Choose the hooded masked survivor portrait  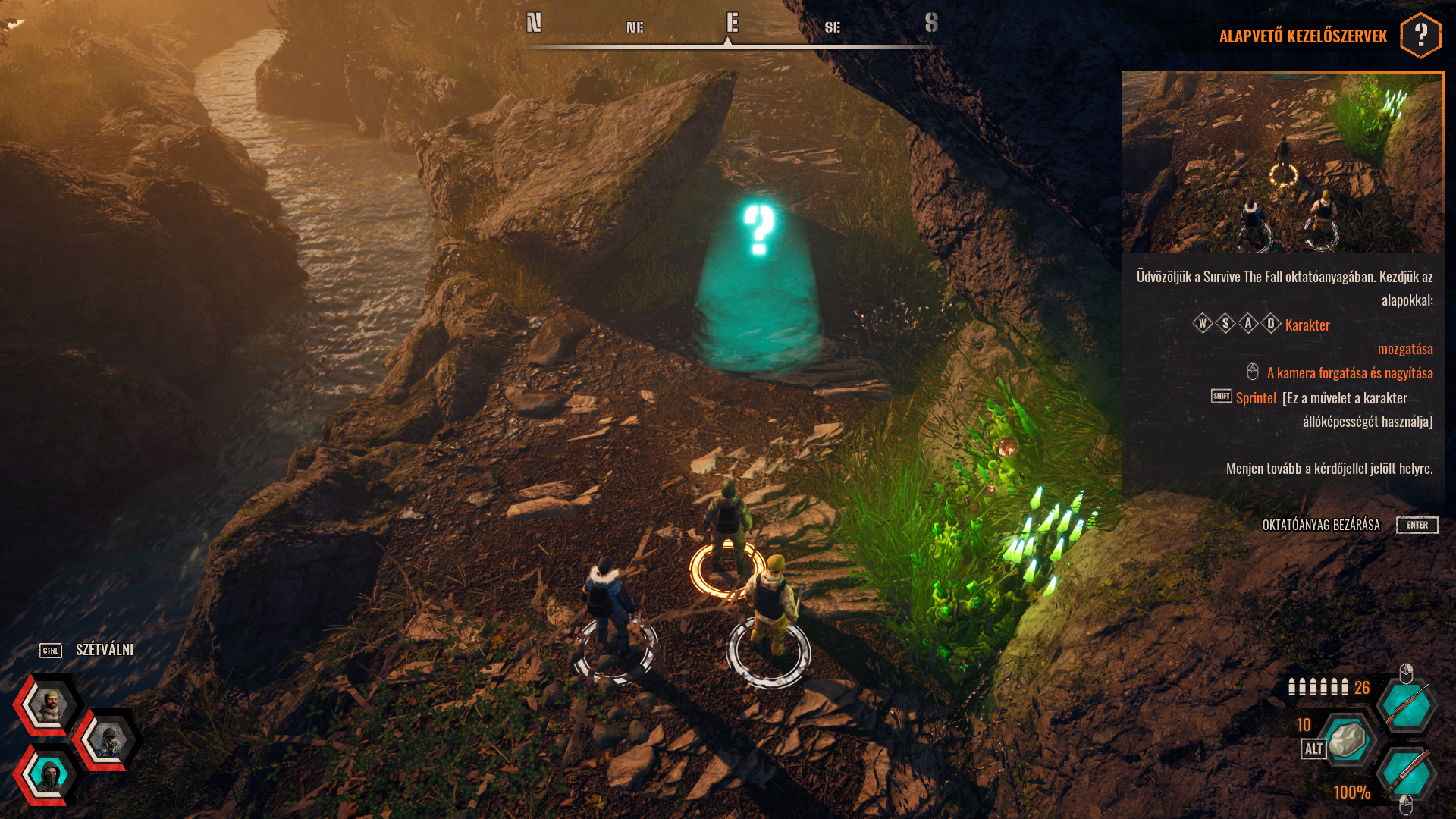point(49,775)
